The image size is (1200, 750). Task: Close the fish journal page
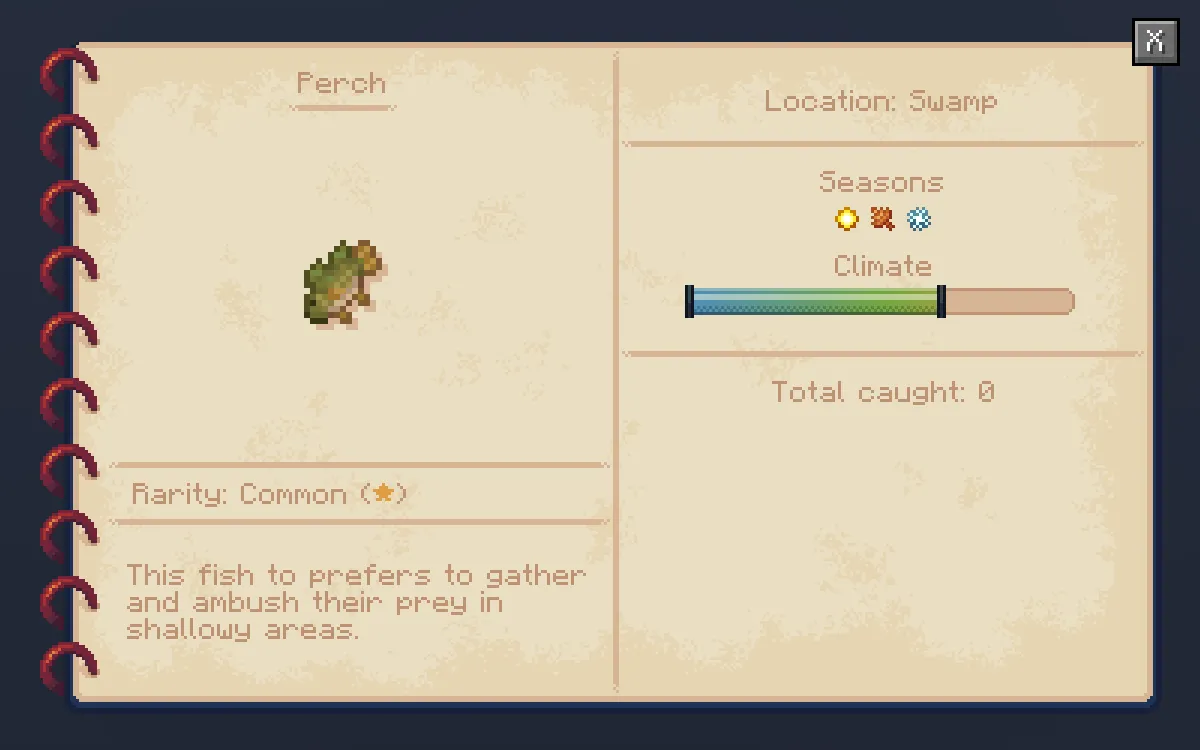[x=1155, y=42]
